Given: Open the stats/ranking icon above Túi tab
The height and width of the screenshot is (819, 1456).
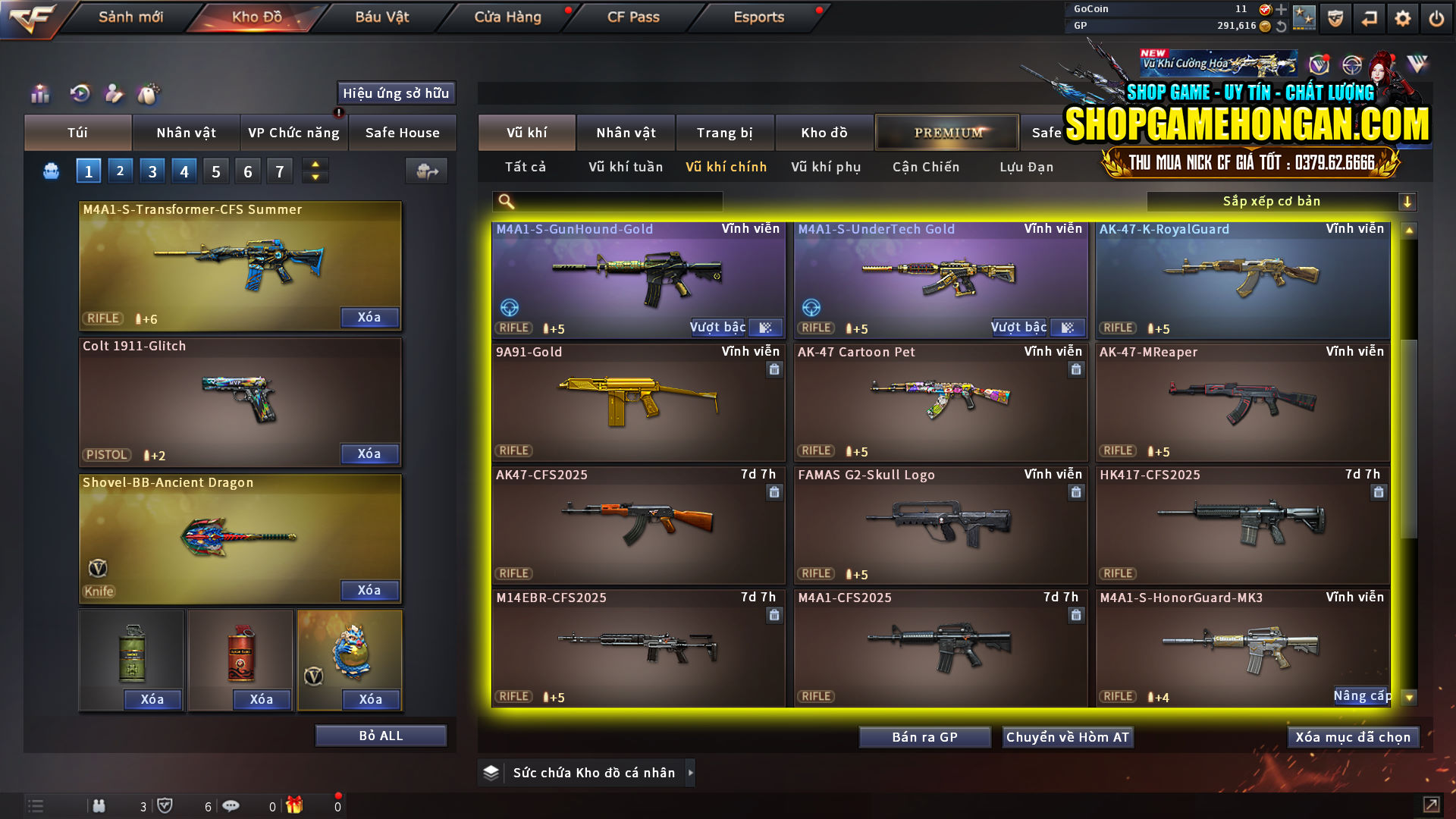Looking at the screenshot, I should pyautogui.click(x=39, y=94).
